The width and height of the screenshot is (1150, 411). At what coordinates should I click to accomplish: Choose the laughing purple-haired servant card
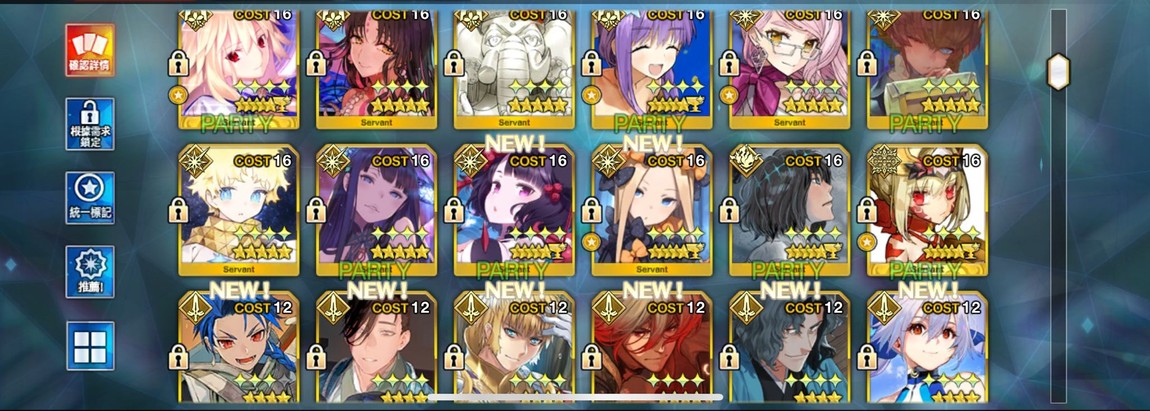tap(651, 65)
